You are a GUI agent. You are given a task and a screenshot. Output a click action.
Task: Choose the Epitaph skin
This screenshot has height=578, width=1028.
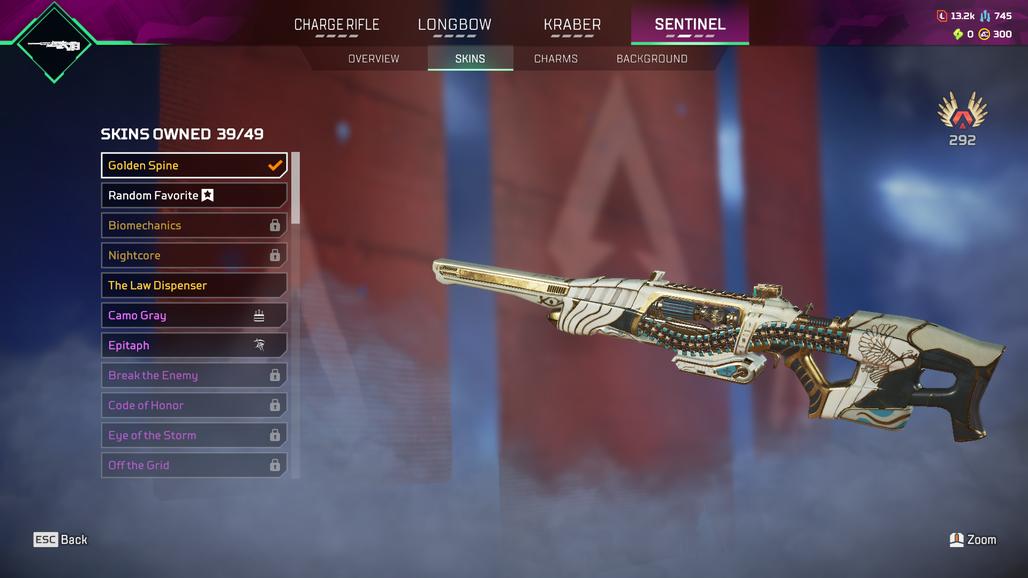tap(194, 345)
